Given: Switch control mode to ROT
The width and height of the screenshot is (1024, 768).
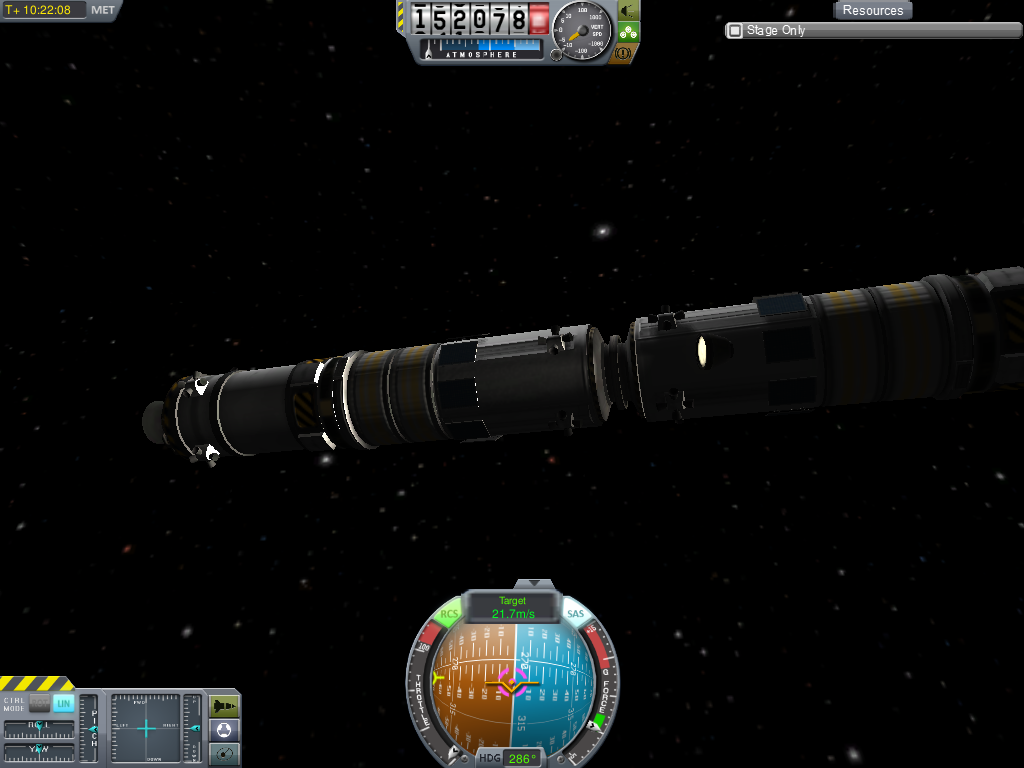Looking at the screenshot, I should tap(39, 703).
